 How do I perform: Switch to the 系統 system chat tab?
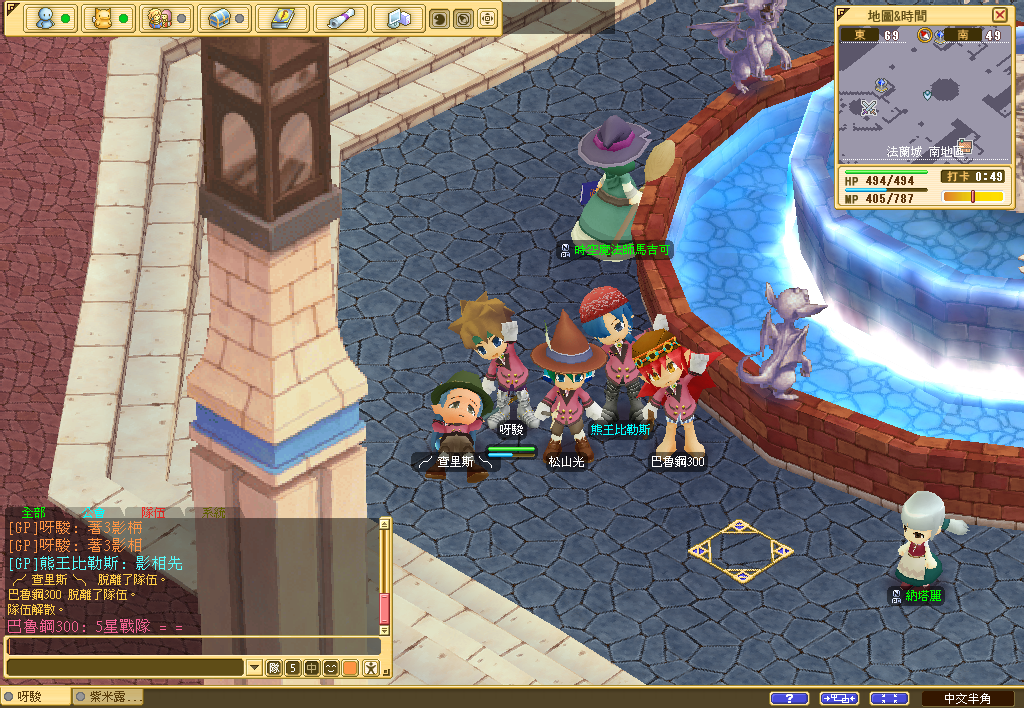tap(213, 512)
